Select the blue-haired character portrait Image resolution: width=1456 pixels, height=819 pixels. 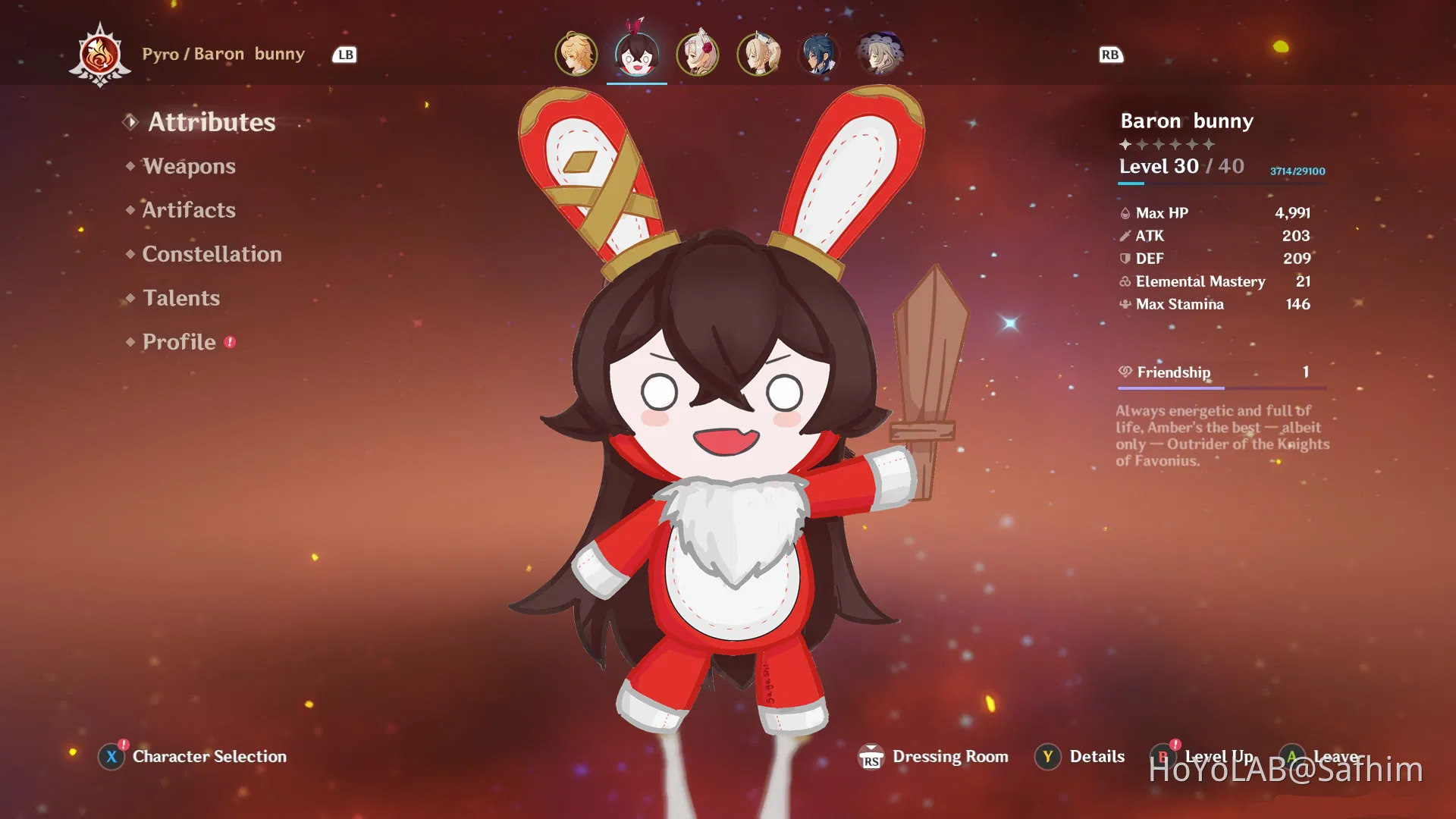point(817,54)
